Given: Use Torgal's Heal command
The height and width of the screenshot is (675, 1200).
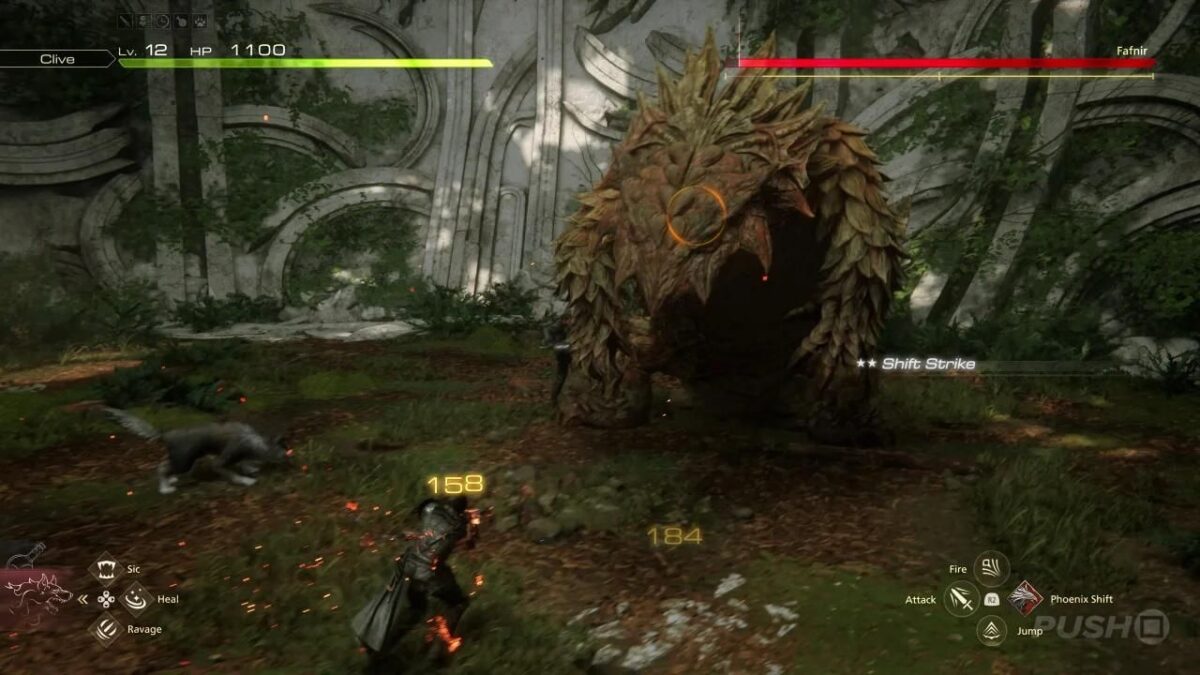Looking at the screenshot, I should (135, 599).
